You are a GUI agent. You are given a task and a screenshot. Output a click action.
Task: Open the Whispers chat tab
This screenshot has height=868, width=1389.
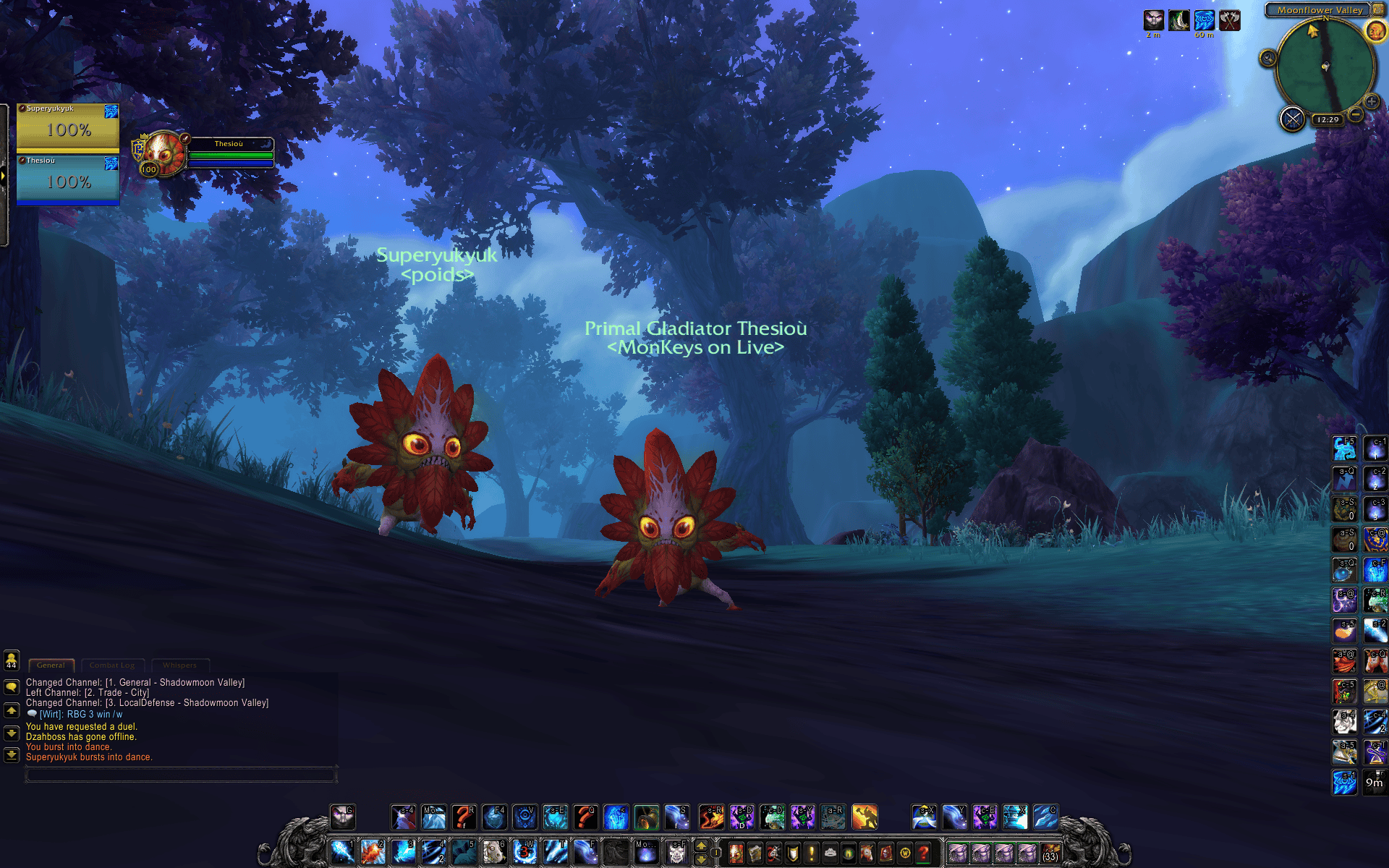pyautogui.click(x=179, y=665)
